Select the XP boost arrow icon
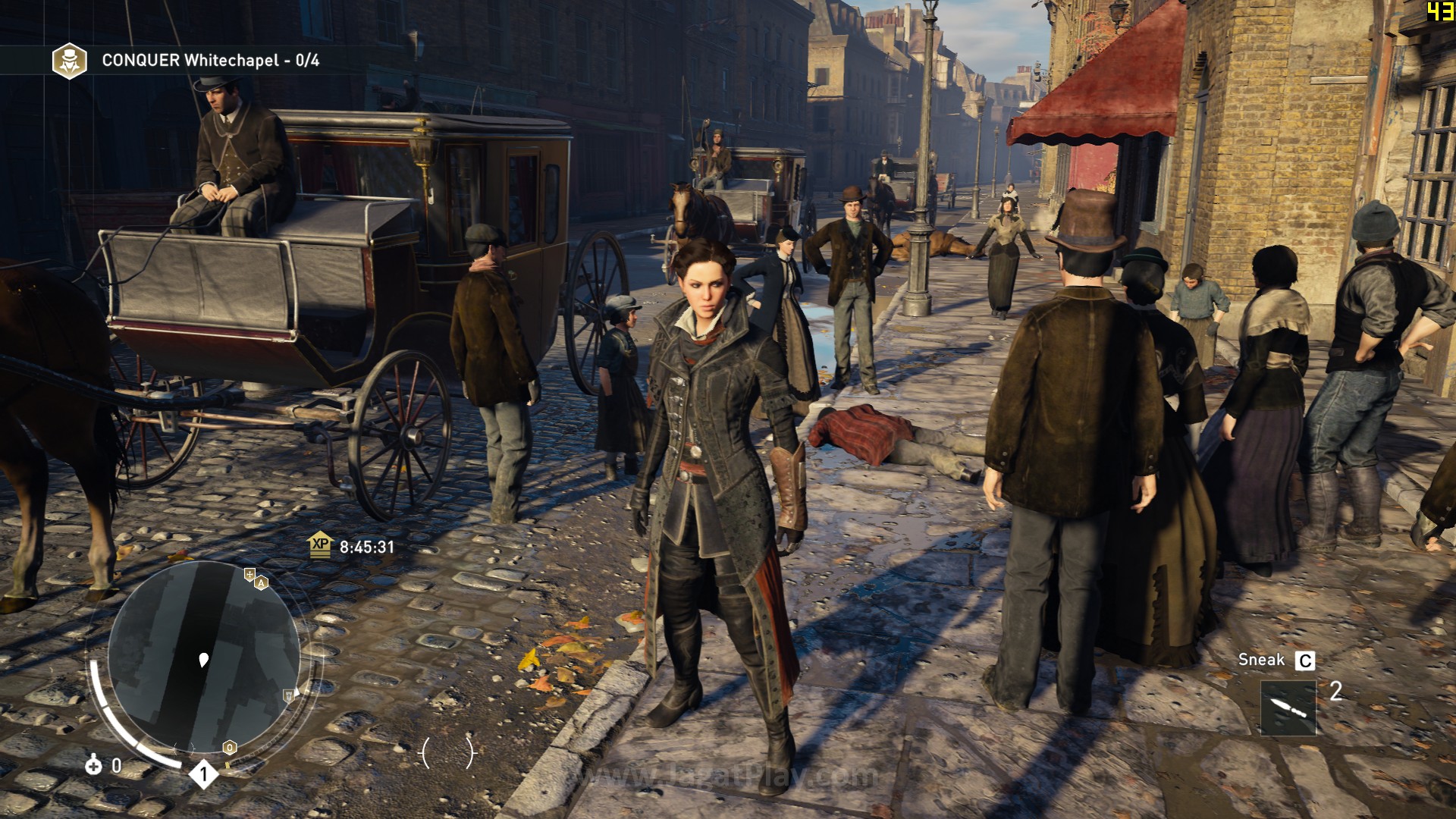This screenshot has height=819, width=1456. coord(320,544)
